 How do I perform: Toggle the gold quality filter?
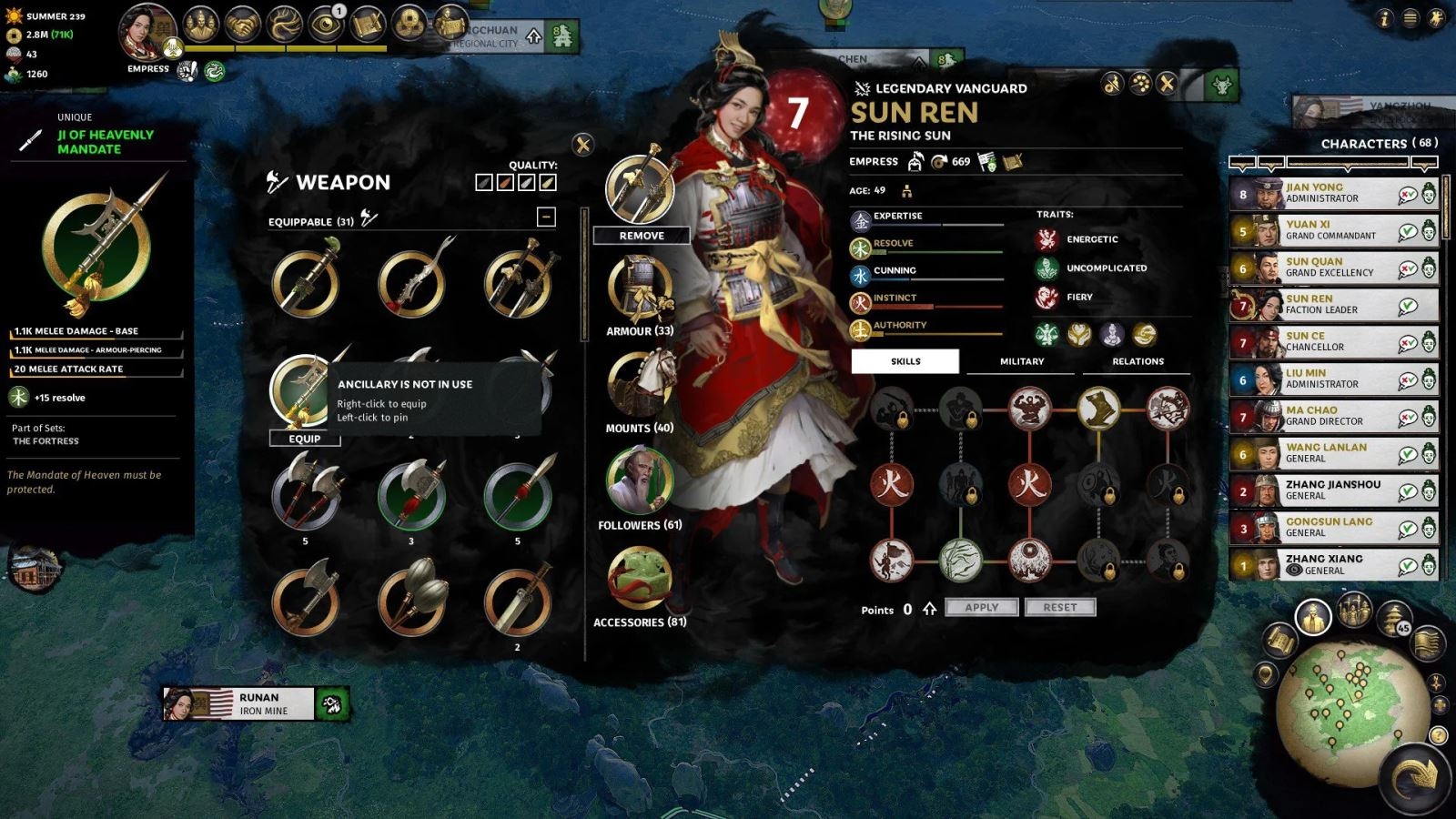click(x=548, y=182)
